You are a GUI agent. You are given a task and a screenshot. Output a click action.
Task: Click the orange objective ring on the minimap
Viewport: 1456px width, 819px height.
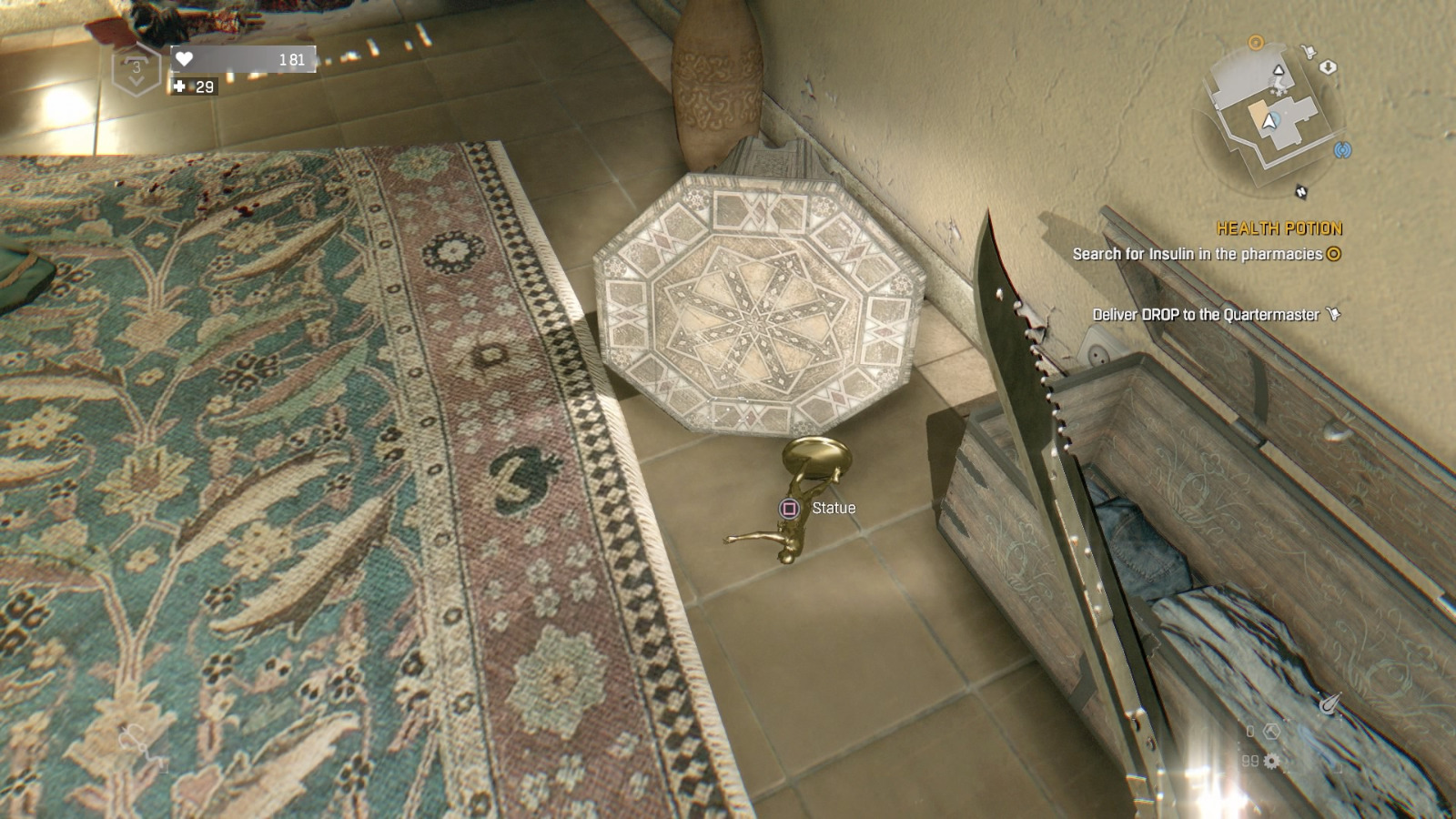(1257, 42)
